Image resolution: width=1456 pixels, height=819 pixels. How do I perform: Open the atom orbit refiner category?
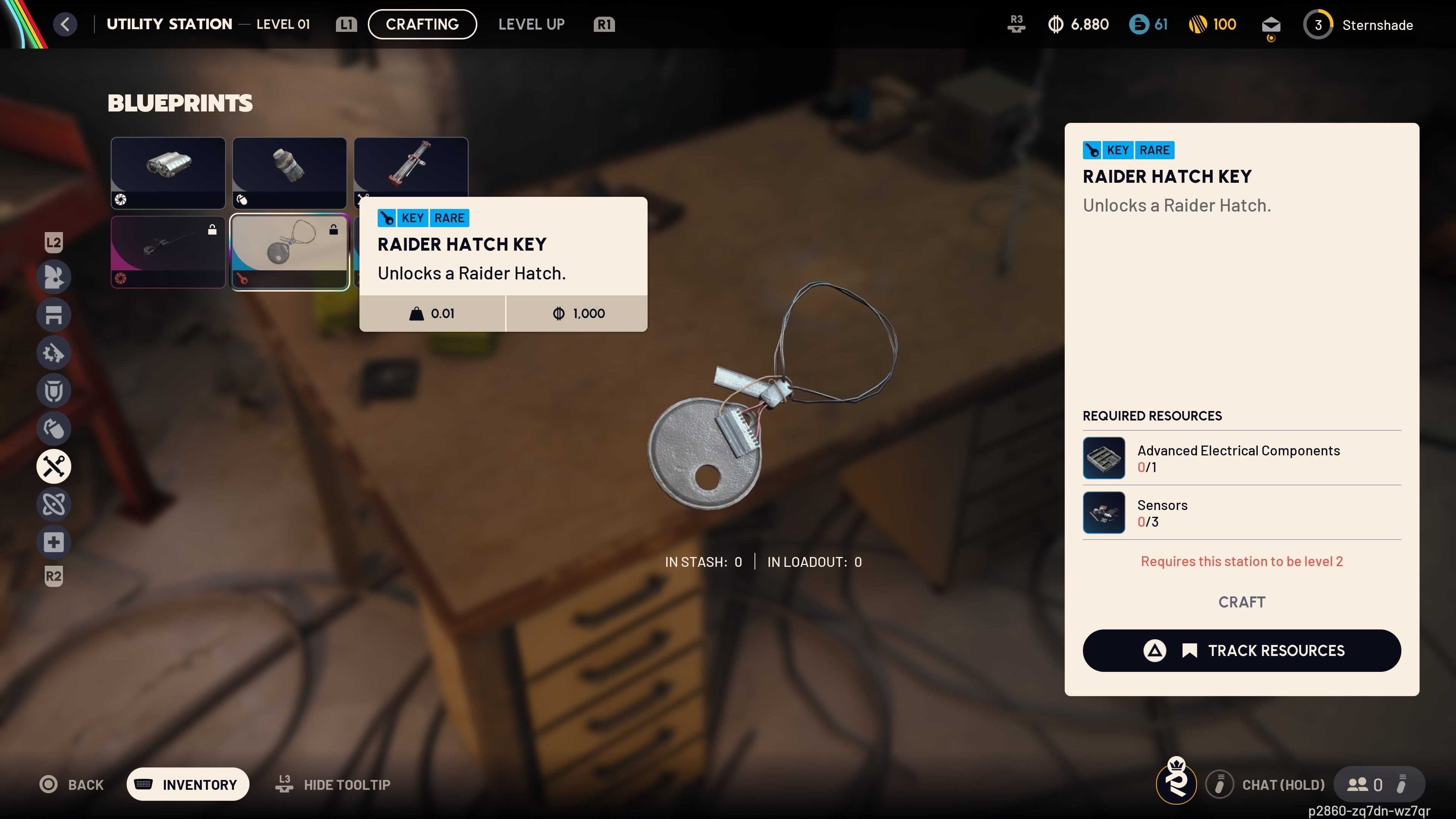(x=54, y=504)
